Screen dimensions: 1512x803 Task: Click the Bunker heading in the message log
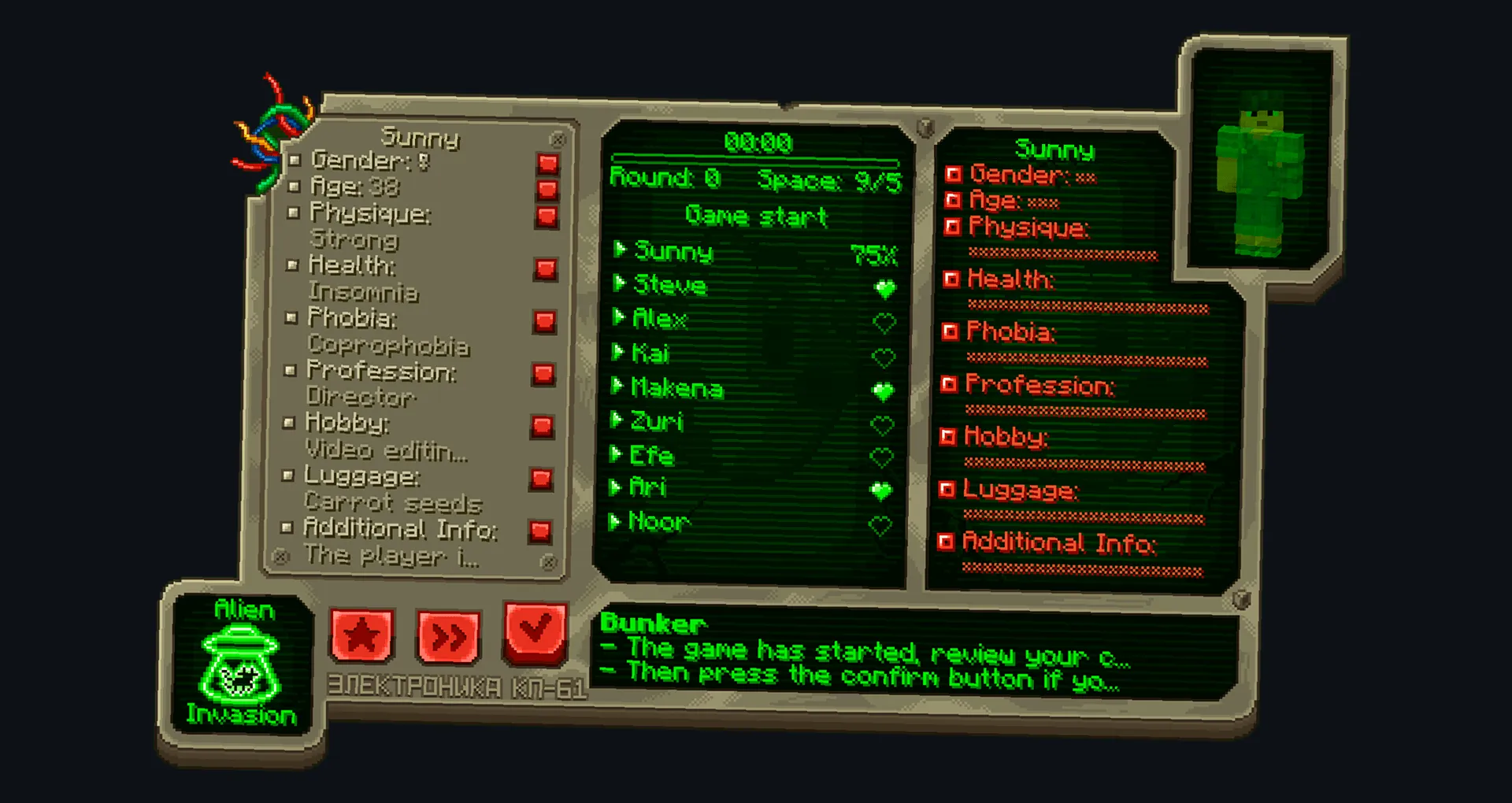651,624
